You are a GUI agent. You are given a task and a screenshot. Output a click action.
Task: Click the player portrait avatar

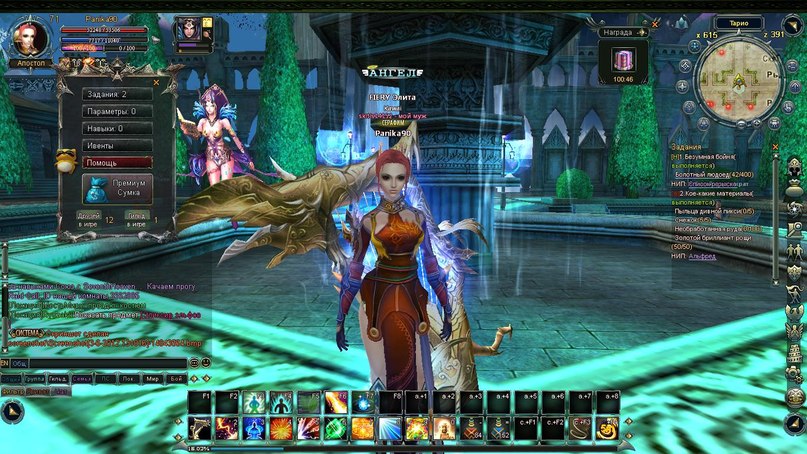(x=27, y=38)
